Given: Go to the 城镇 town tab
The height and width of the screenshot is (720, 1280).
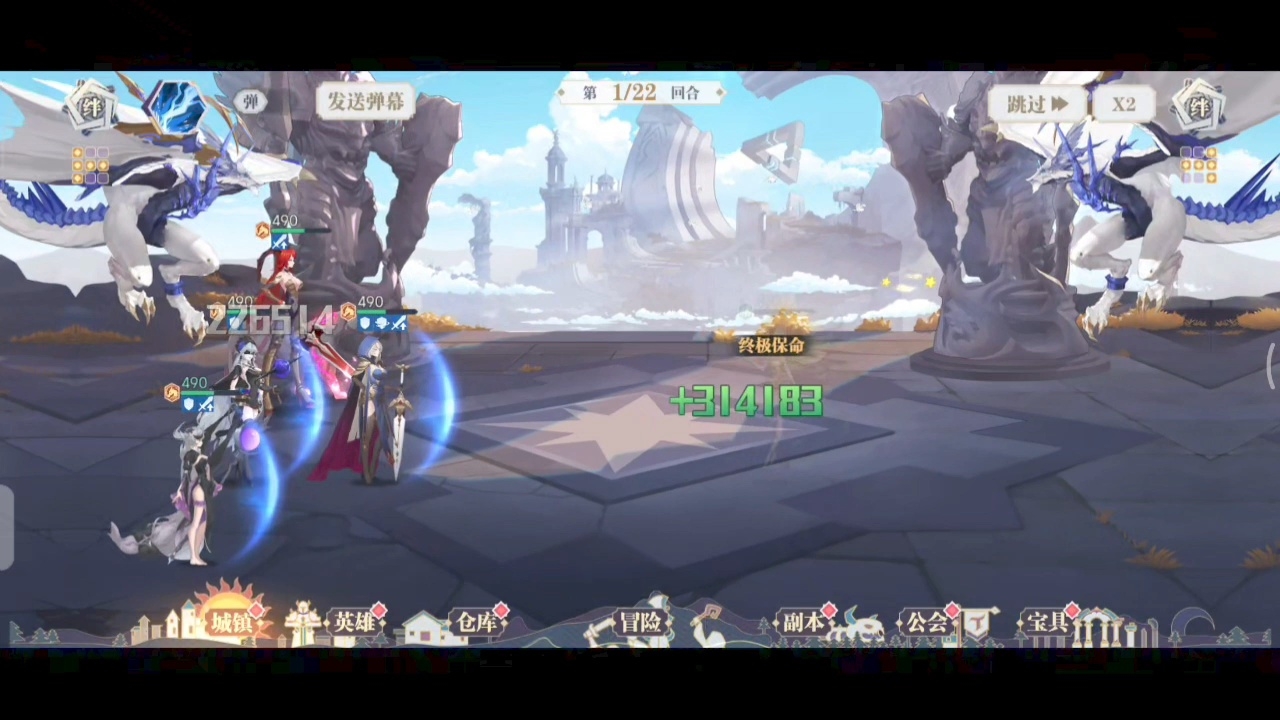Looking at the screenshot, I should pyautogui.click(x=230, y=622).
